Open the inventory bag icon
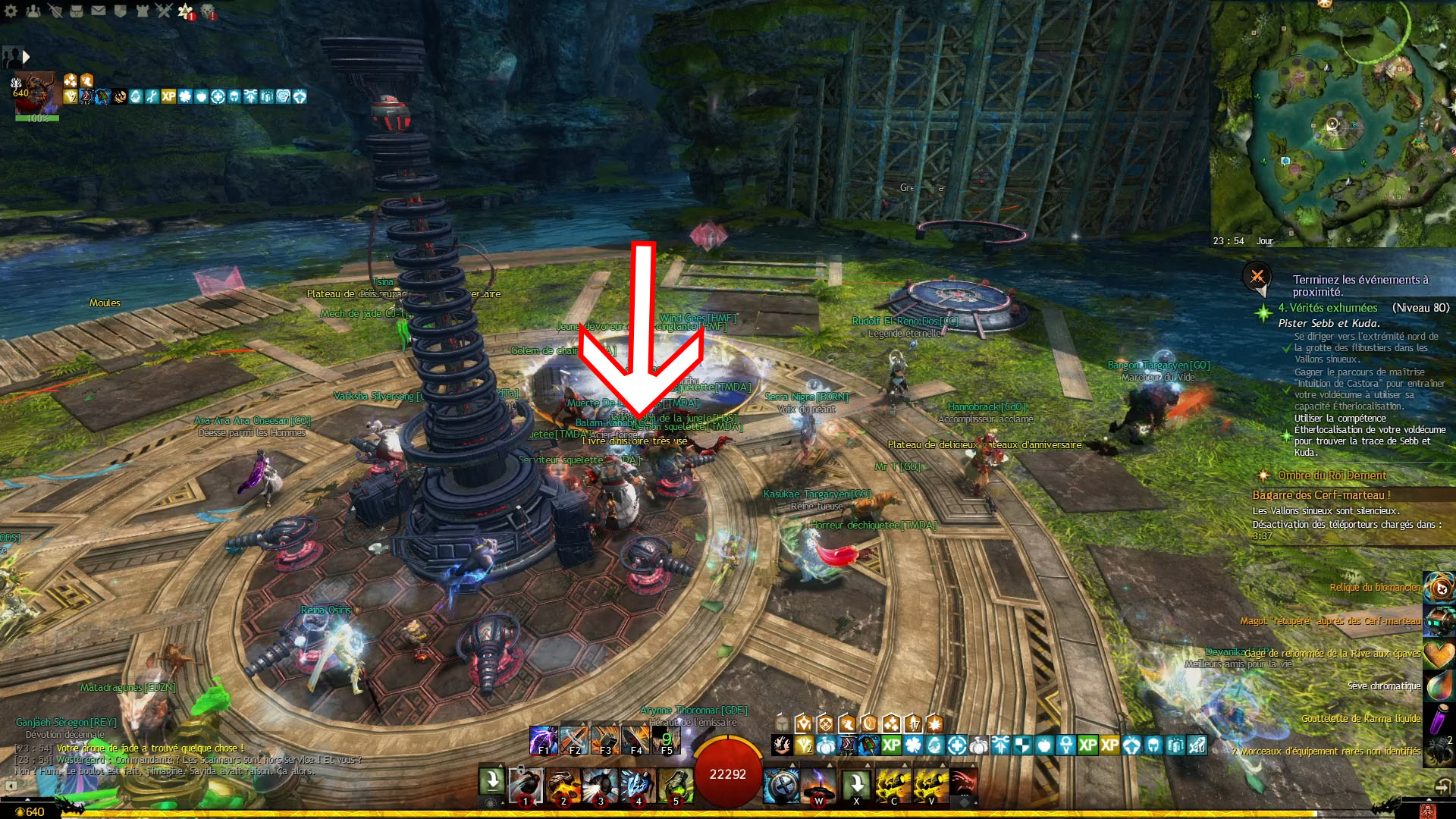 click(x=77, y=11)
